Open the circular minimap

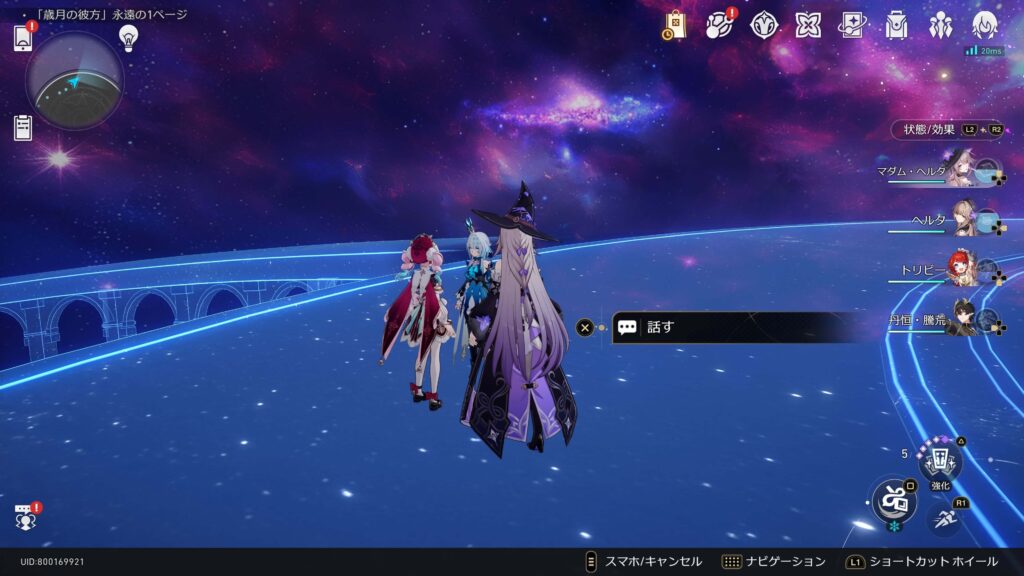point(75,81)
